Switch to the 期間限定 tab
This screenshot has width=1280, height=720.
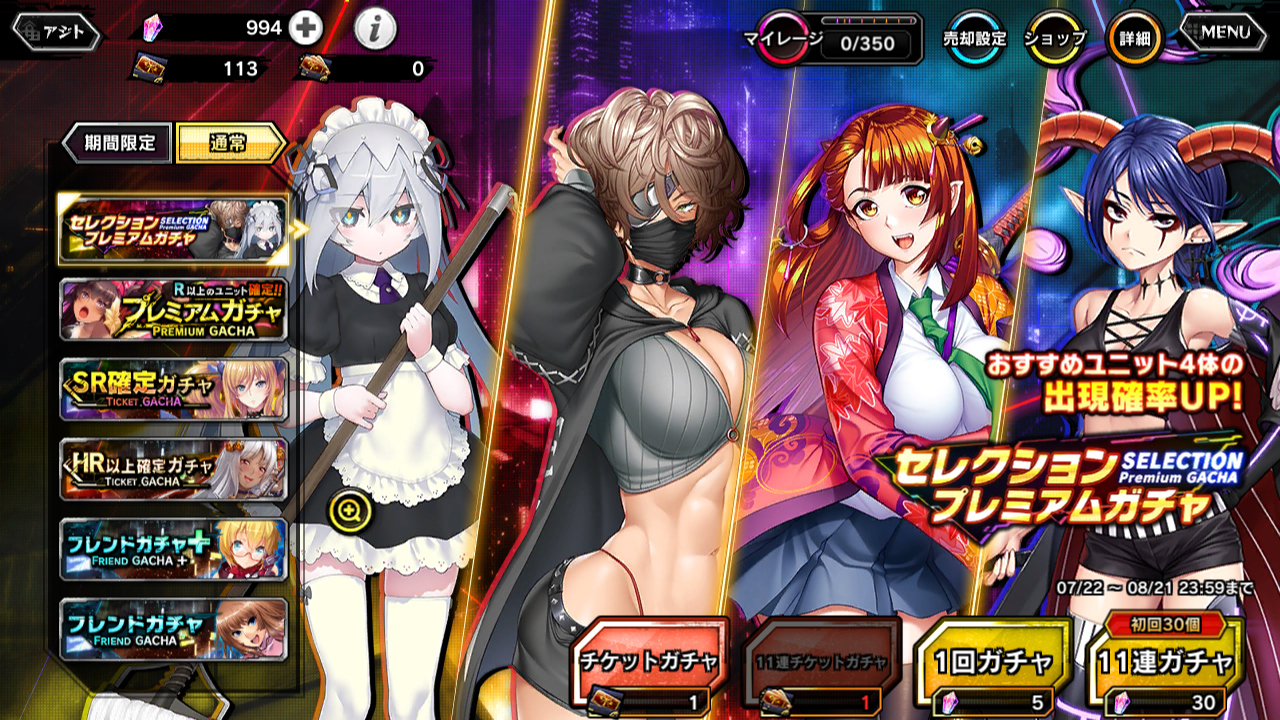point(118,143)
